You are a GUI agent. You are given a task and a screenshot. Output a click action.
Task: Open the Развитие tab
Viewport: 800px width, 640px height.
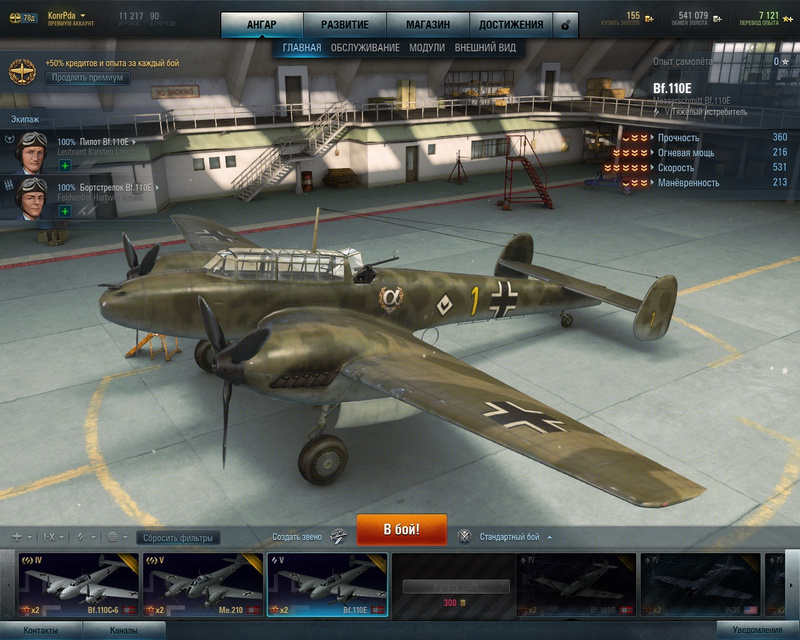[344, 24]
